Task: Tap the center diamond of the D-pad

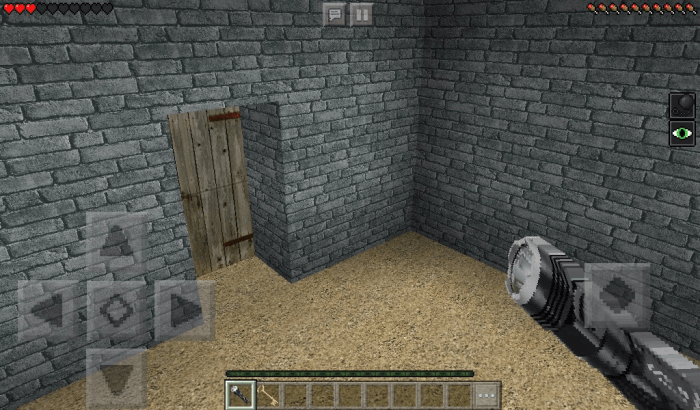Action: coord(116,311)
